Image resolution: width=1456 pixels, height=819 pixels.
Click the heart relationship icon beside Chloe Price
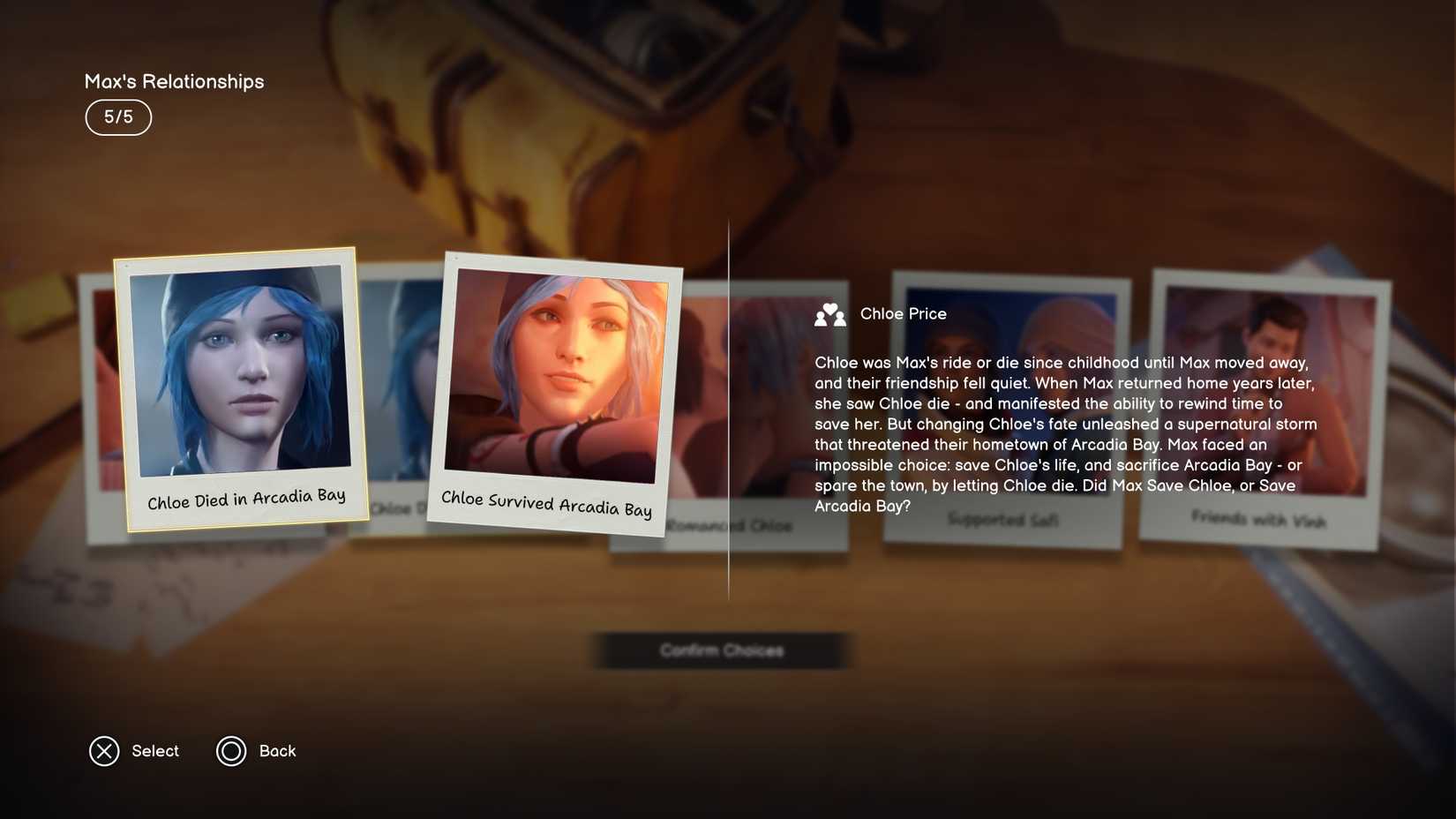[830, 315]
